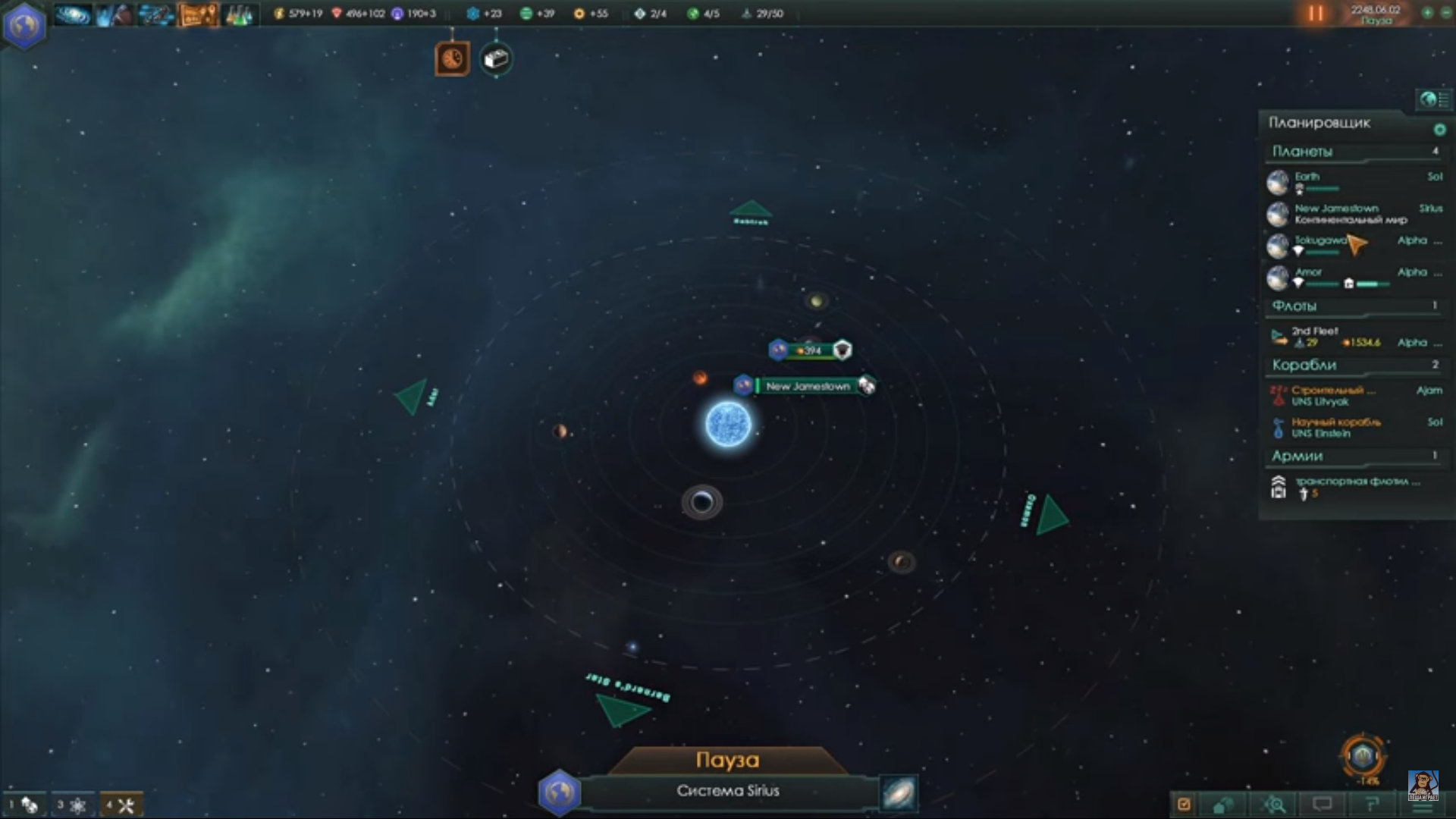Screen dimensions: 1456x819
Task: Open the chat speech-bubble button
Action: (1323, 804)
